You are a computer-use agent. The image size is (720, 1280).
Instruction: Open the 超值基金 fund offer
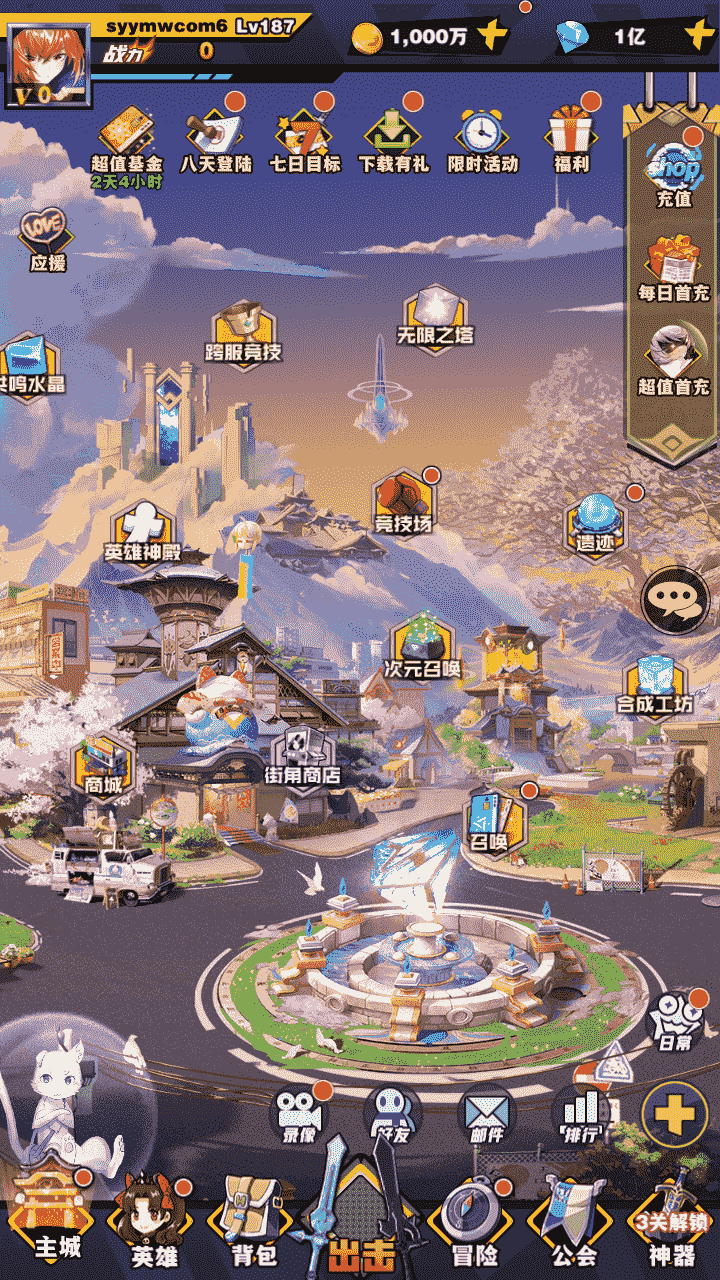click(126, 138)
